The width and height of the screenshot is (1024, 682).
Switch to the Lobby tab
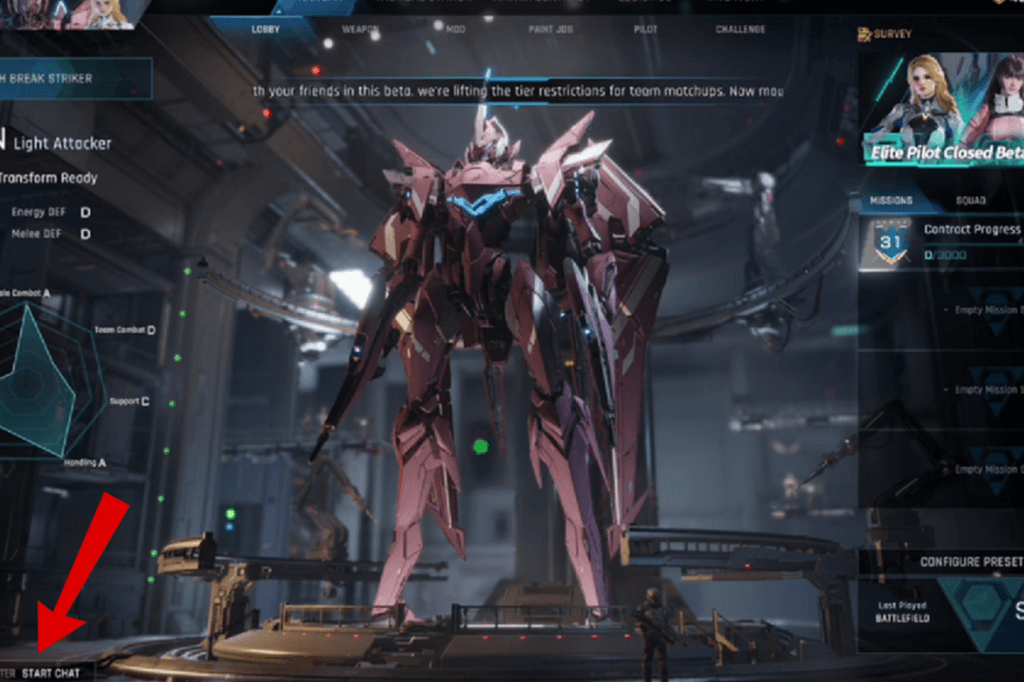[266, 30]
